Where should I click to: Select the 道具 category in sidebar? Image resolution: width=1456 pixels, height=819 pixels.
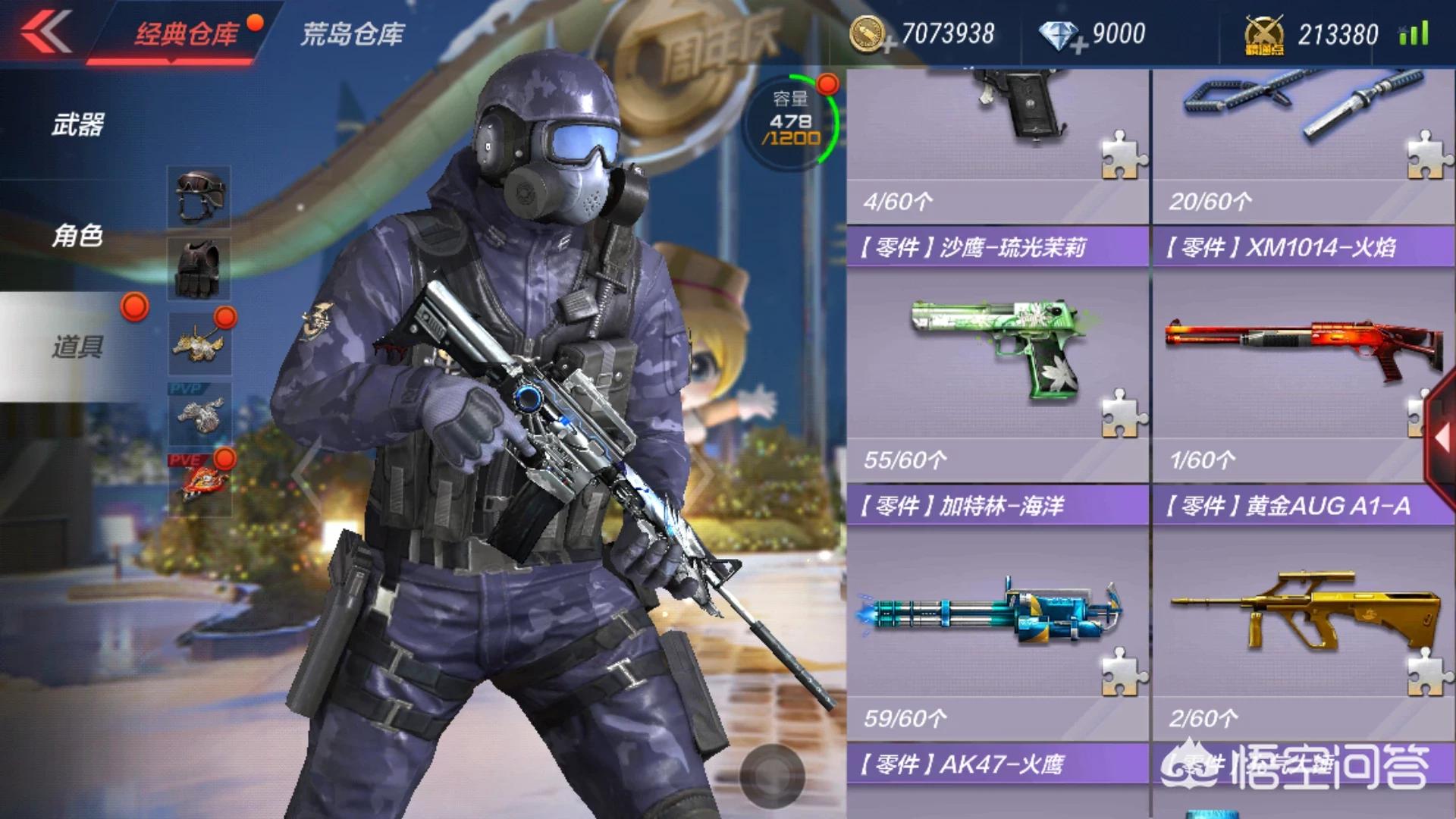click(x=79, y=345)
